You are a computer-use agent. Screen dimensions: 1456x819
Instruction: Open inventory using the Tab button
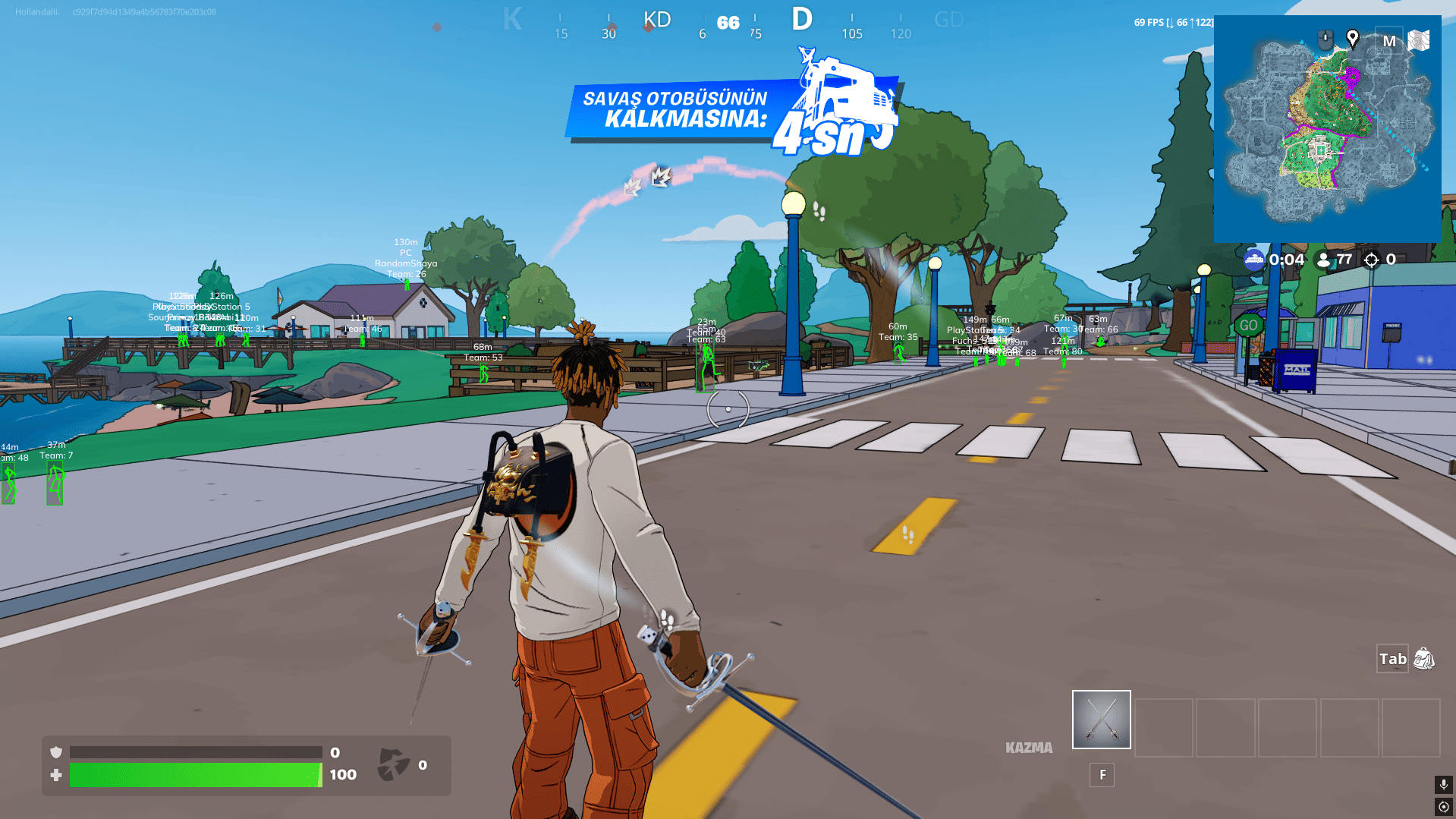[1392, 660]
